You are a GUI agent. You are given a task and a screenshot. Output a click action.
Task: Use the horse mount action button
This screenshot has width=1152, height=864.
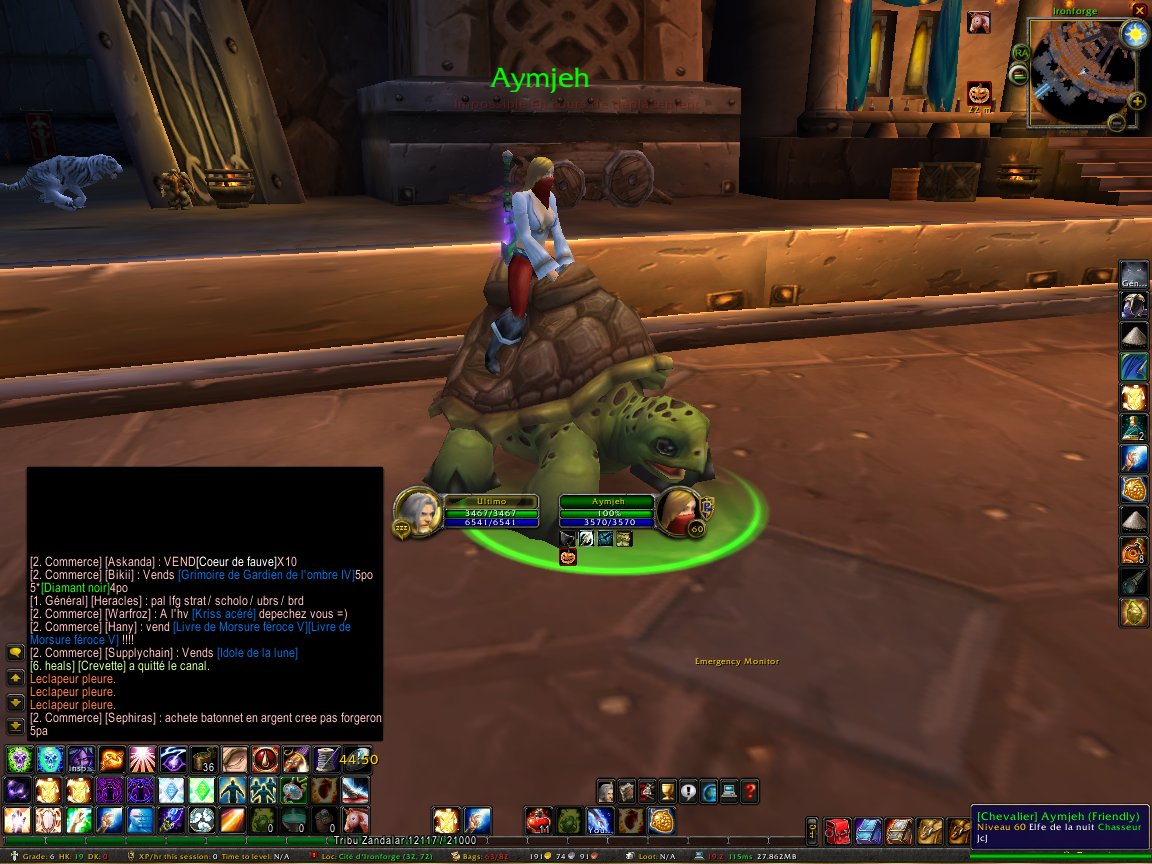point(355,821)
